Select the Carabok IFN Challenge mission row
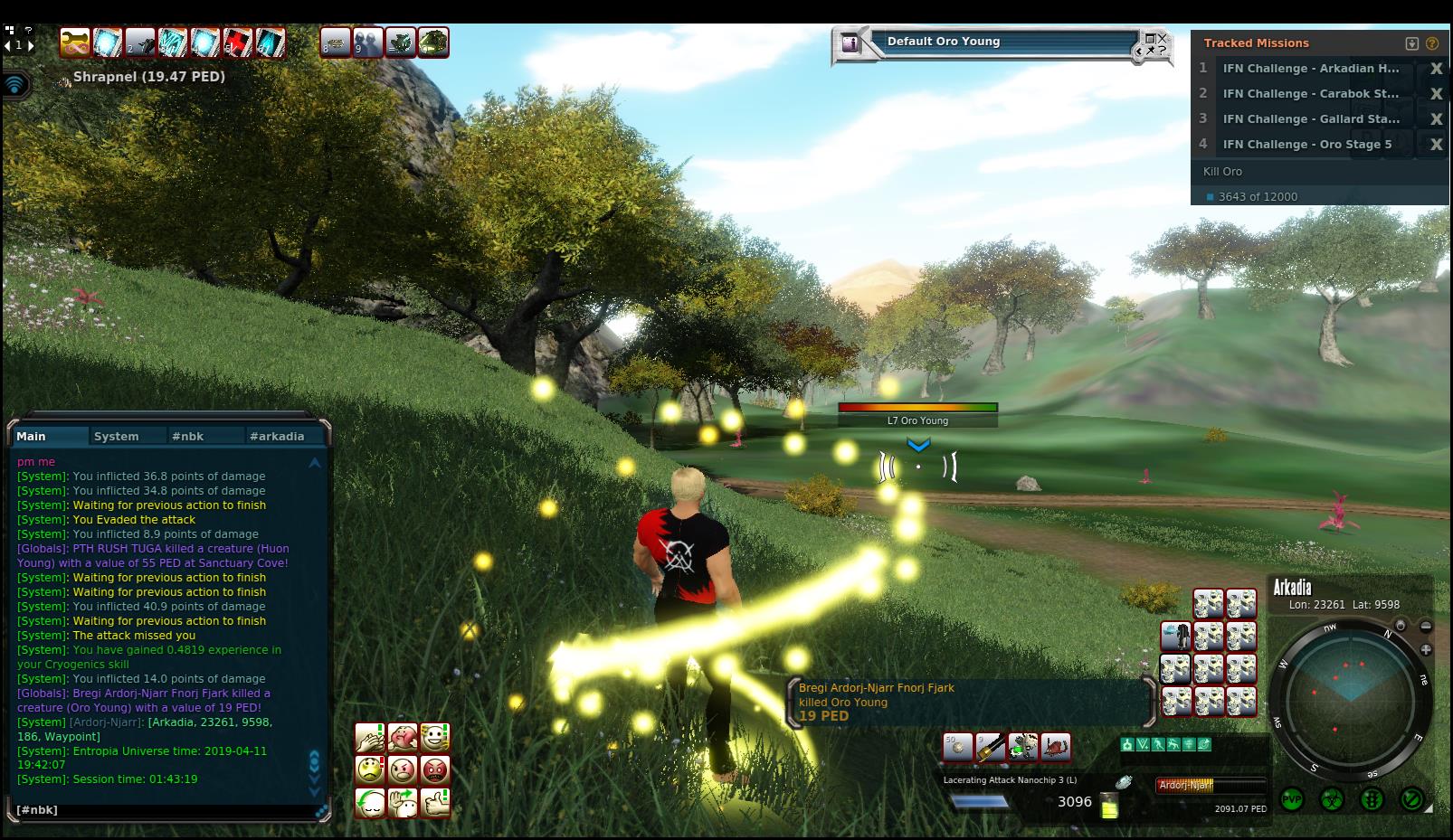 [x=1310, y=94]
